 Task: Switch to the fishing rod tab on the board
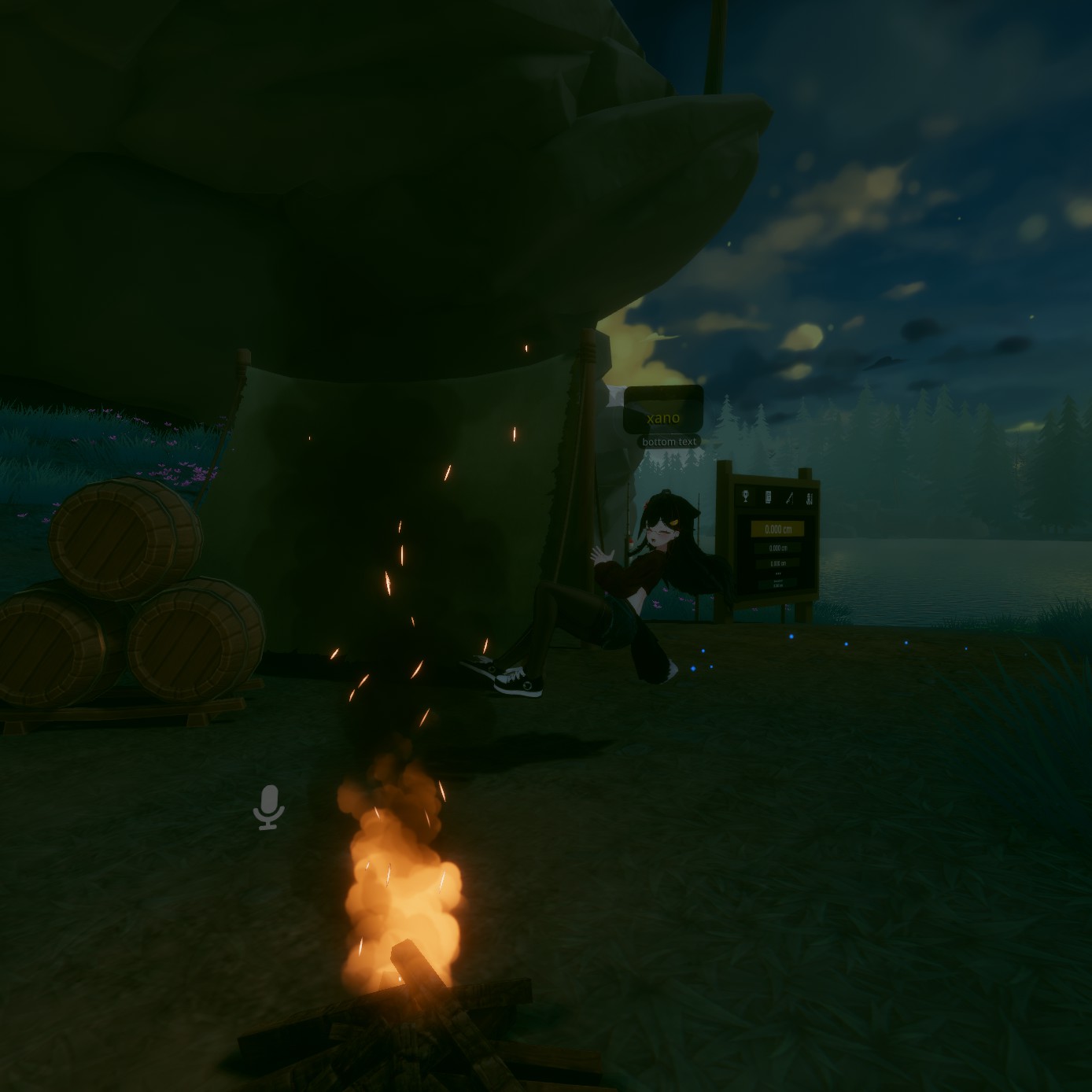(788, 498)
